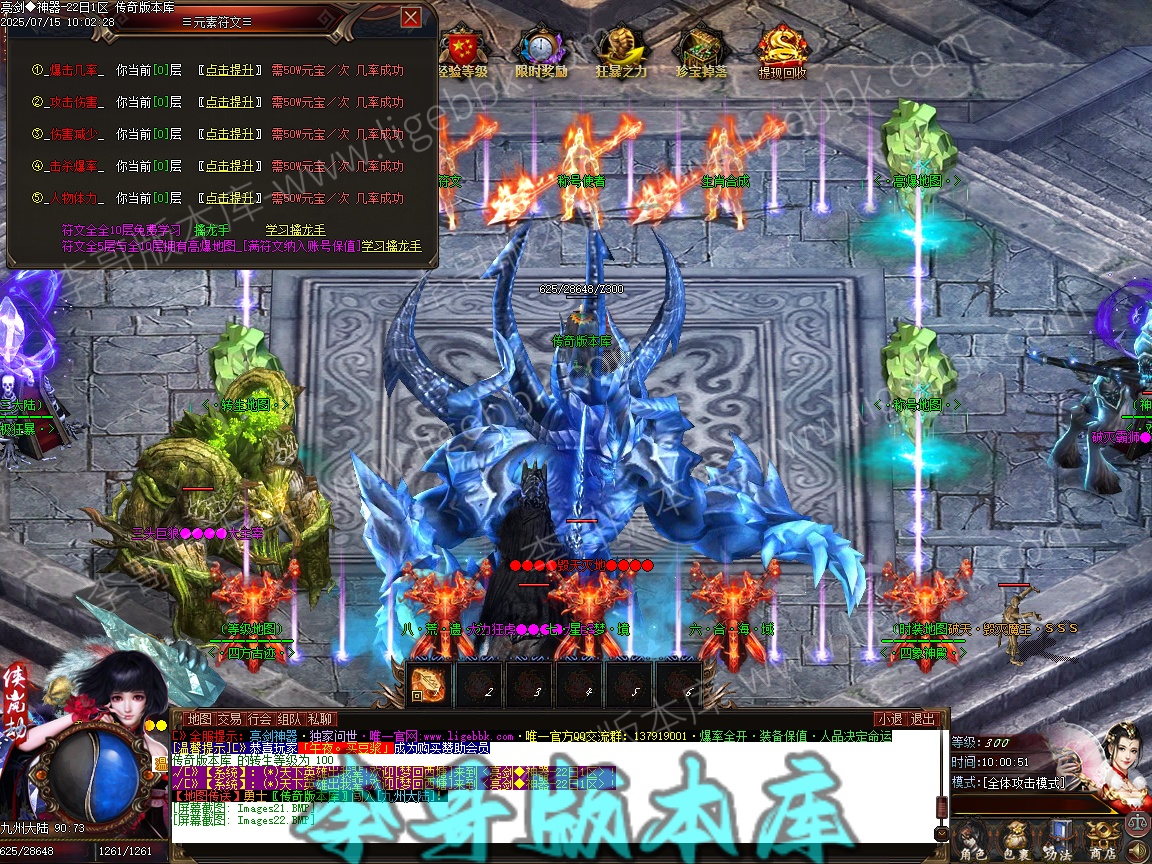
Task: Open the 珍宝掉落 treasure chest icon
Action: click(701, 50)
